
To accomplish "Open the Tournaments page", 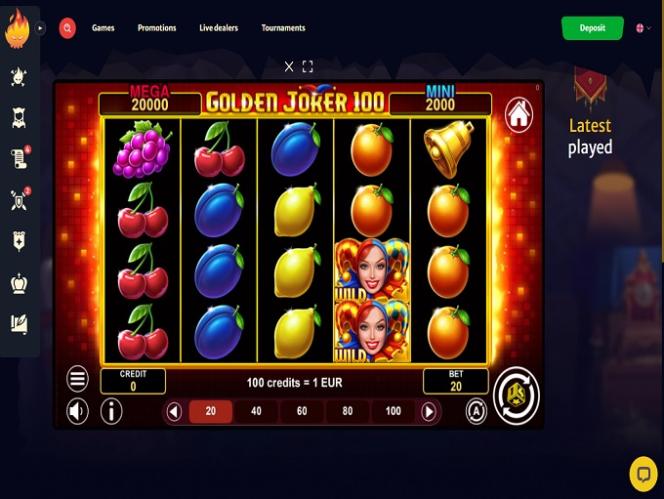I will coord(283,28).
